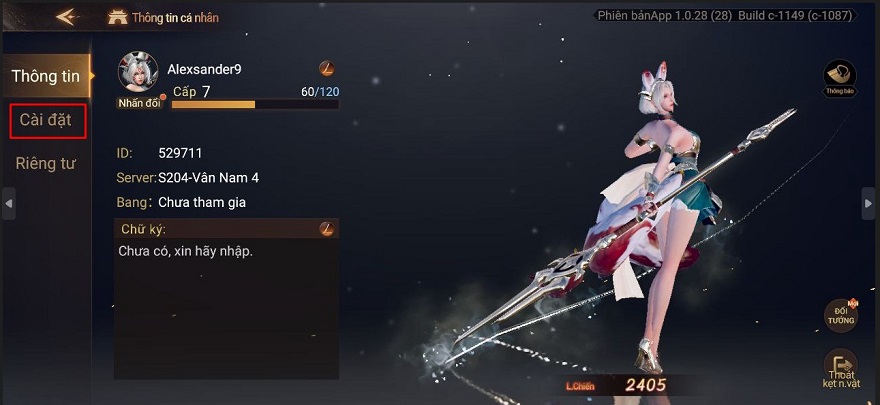Open the Cài đặt tab
Screen dimensions: 880x405
click(x=46, y=120)
